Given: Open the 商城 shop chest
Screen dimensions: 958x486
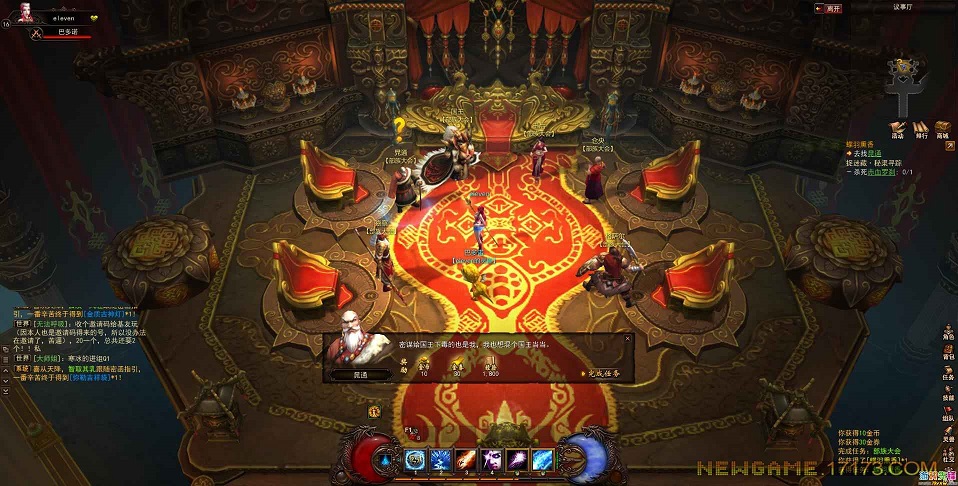Looking at the screenshot, I should [942, 129].
